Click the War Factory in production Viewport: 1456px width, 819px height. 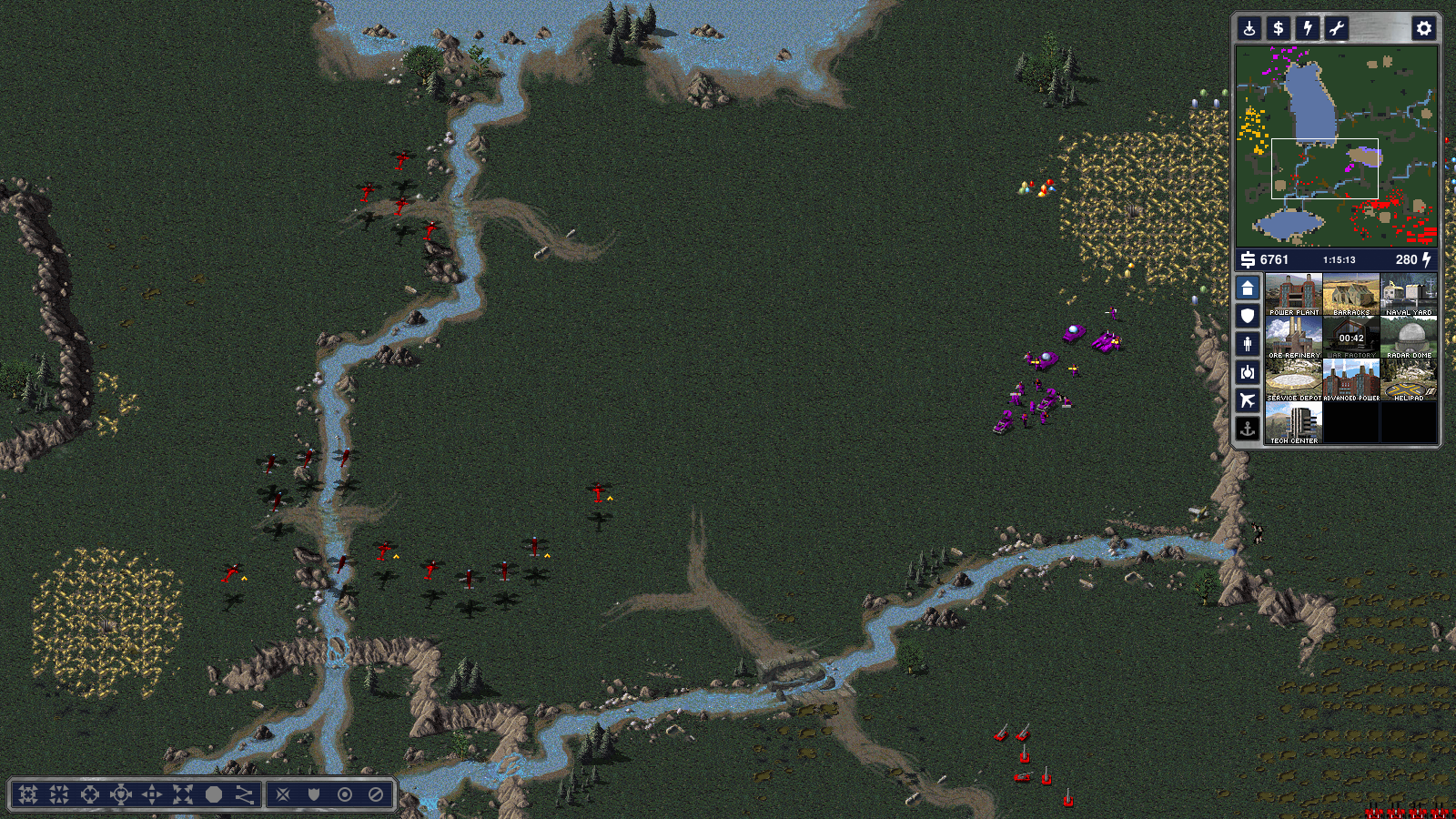(1351, 337)
